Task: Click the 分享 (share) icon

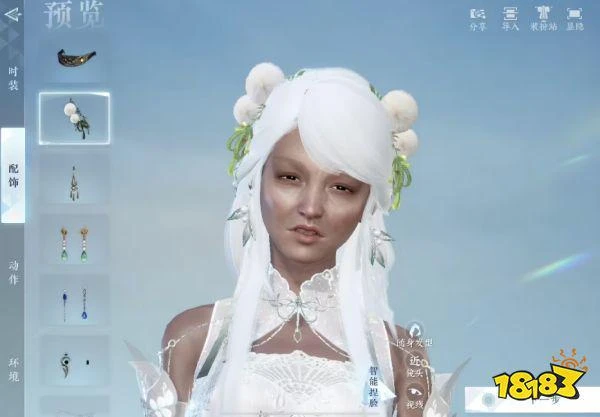Action: [478, 18]
